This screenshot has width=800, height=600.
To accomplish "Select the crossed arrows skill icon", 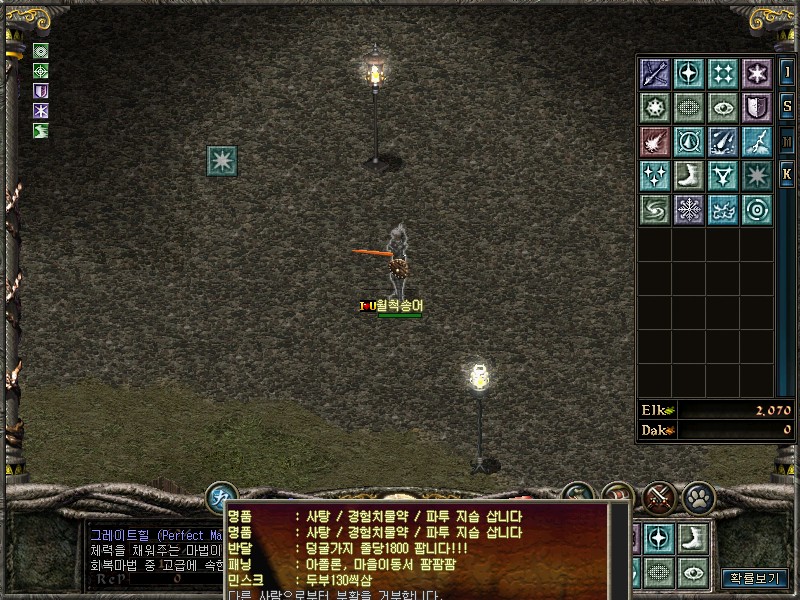I will click(655, 73).
